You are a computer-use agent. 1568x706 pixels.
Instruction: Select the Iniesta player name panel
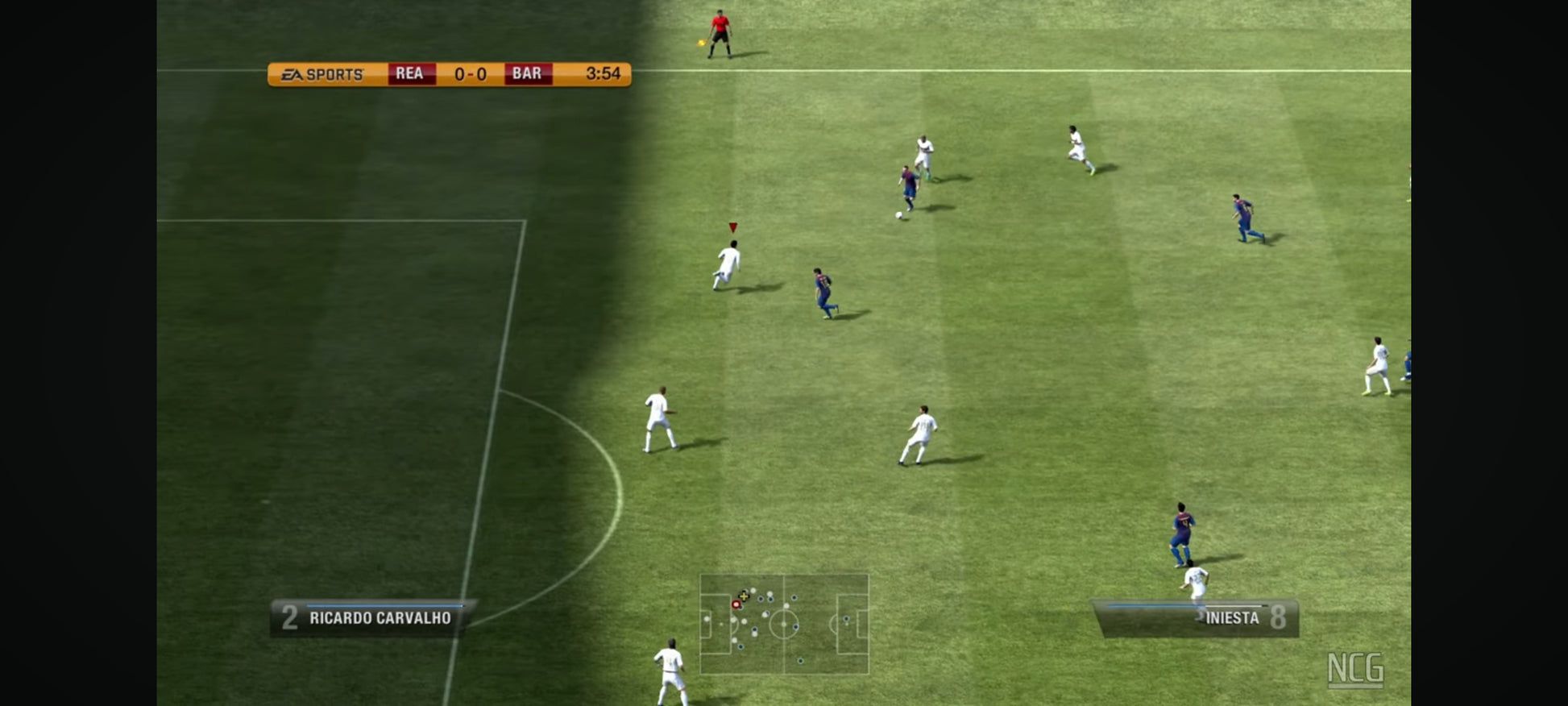[x=1196, y=618]
